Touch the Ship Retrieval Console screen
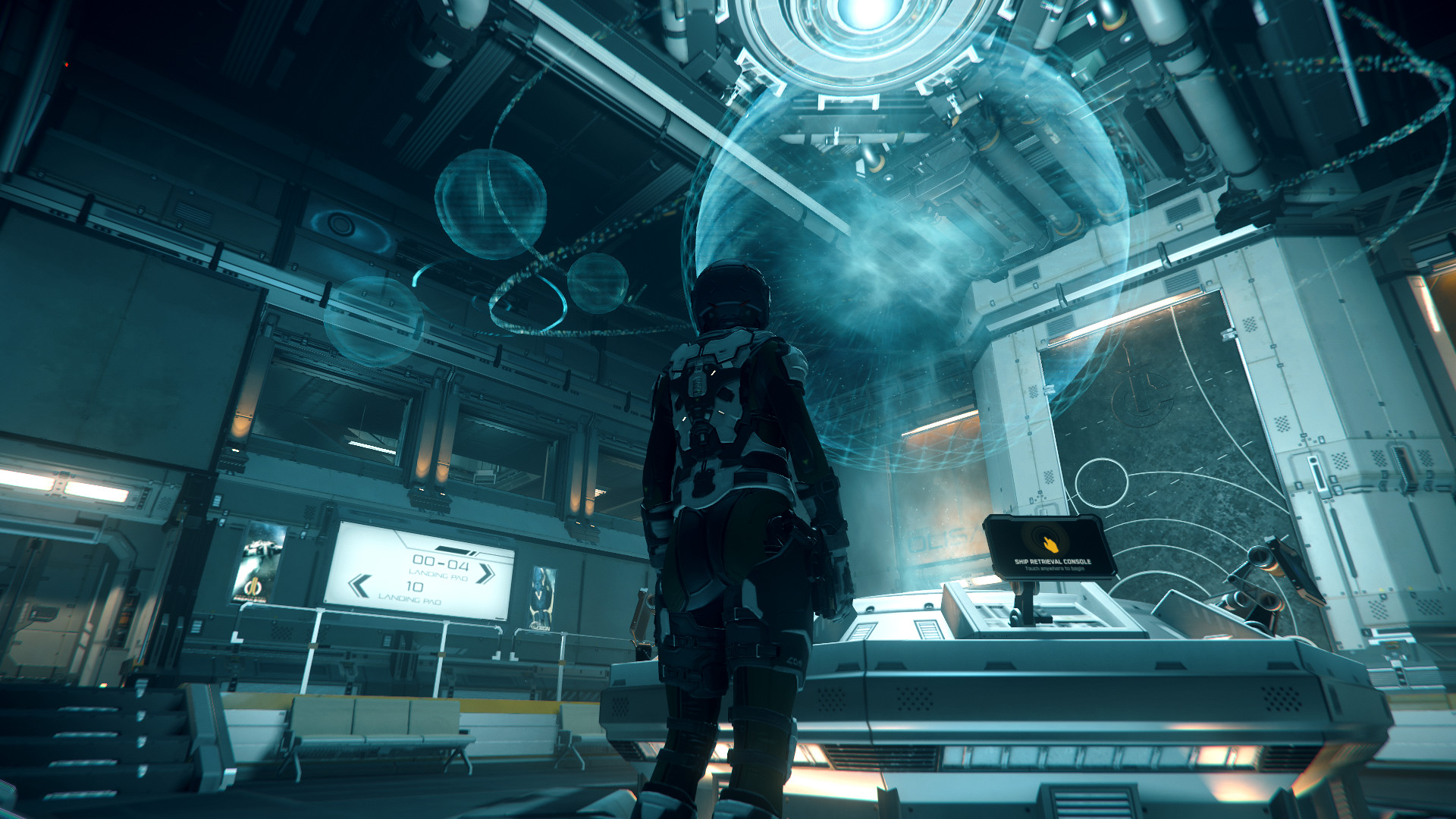The image size is (1456, 819). click(1050, 548)
